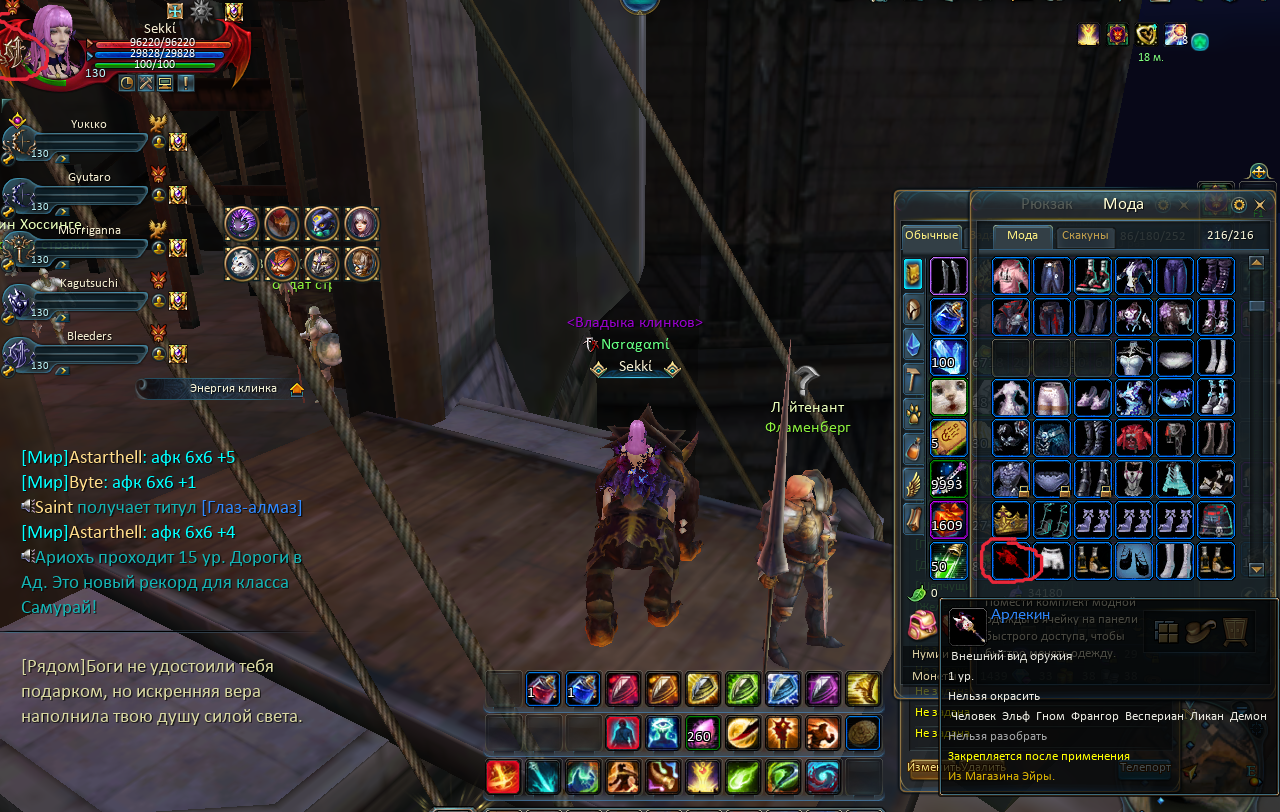Click the white tiger pet portrait

coord(241,263)
